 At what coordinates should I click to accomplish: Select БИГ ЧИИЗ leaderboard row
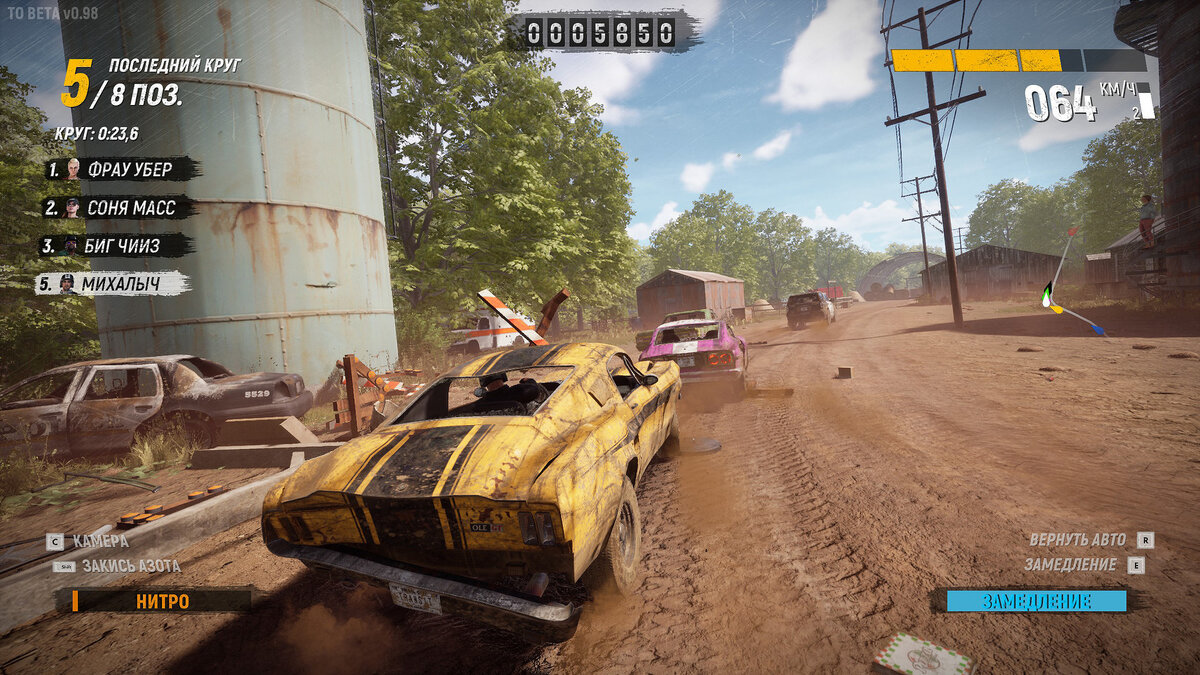[x=116, y=246]
